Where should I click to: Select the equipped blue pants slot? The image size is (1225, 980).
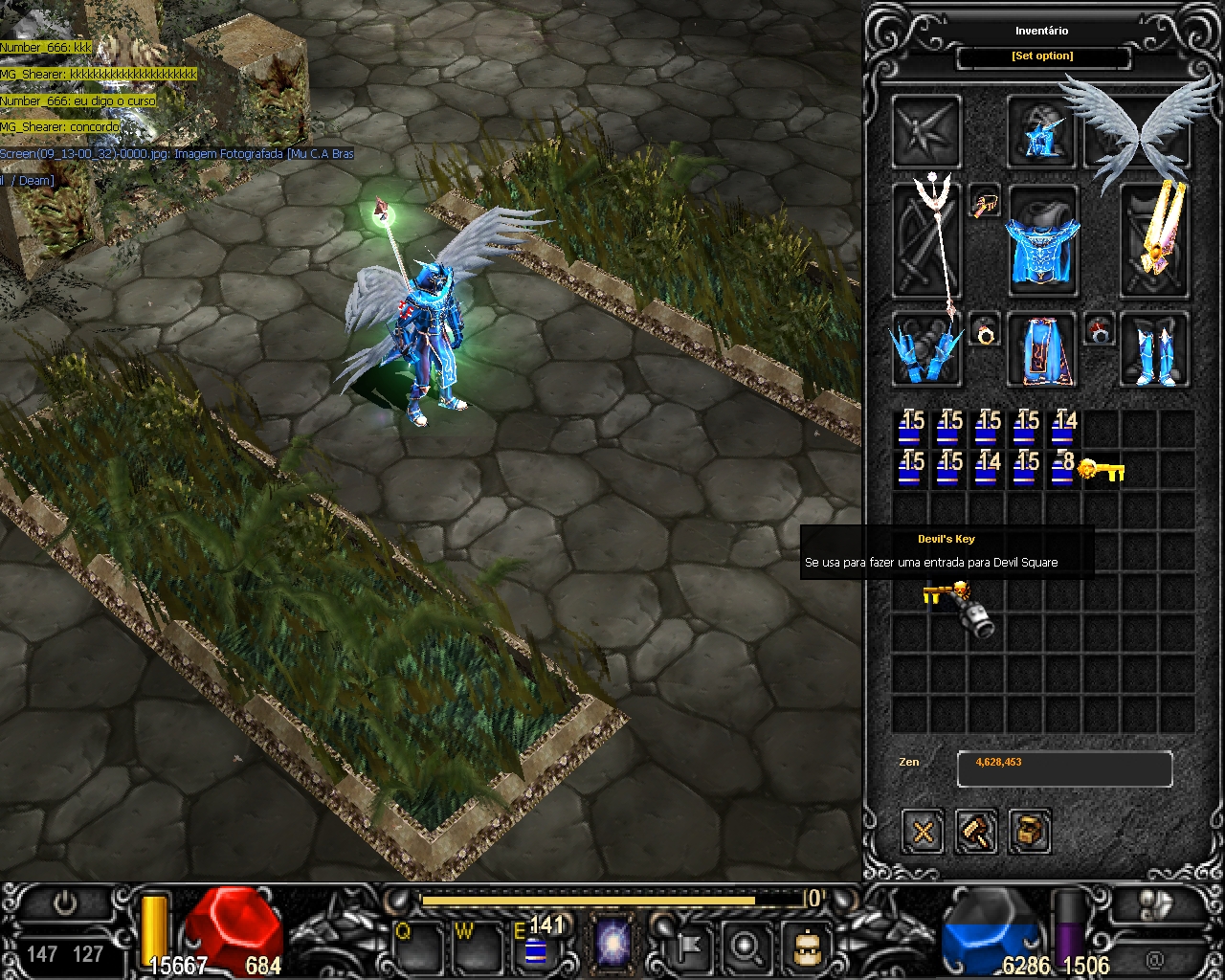click(x=1043, y=349)
